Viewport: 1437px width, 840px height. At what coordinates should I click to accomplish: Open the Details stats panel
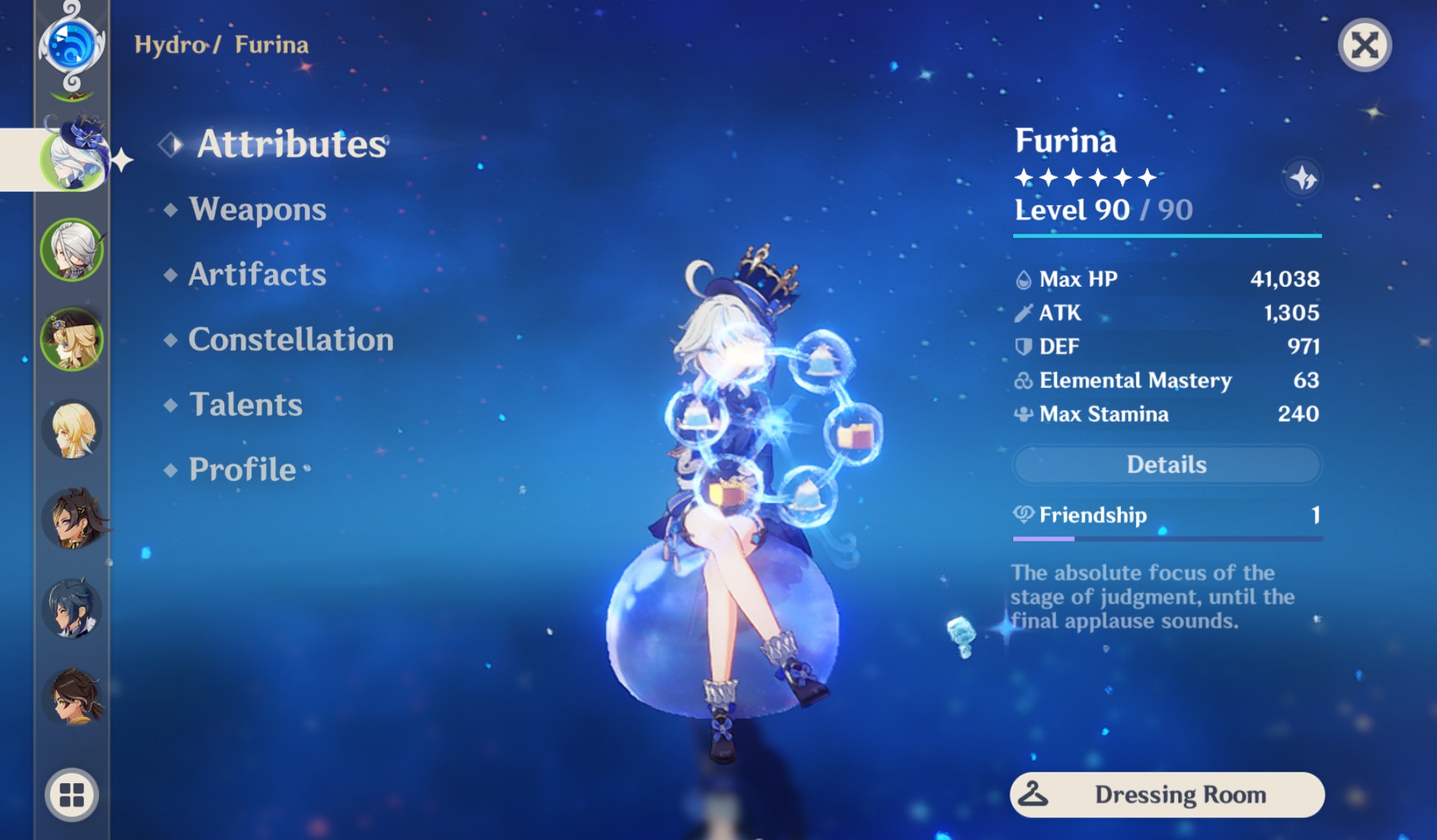[1165, 465]
